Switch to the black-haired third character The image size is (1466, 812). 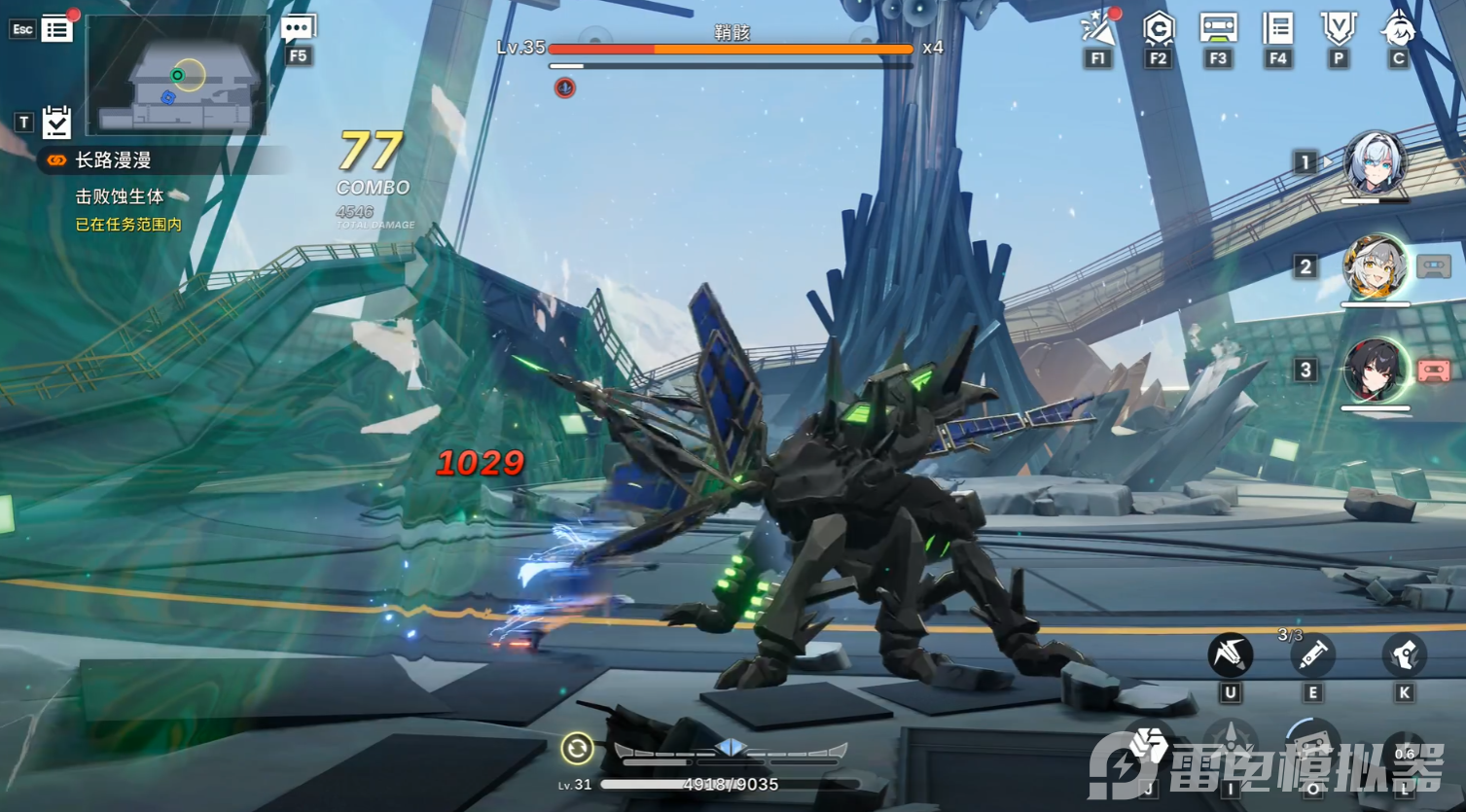[1375, 371]
